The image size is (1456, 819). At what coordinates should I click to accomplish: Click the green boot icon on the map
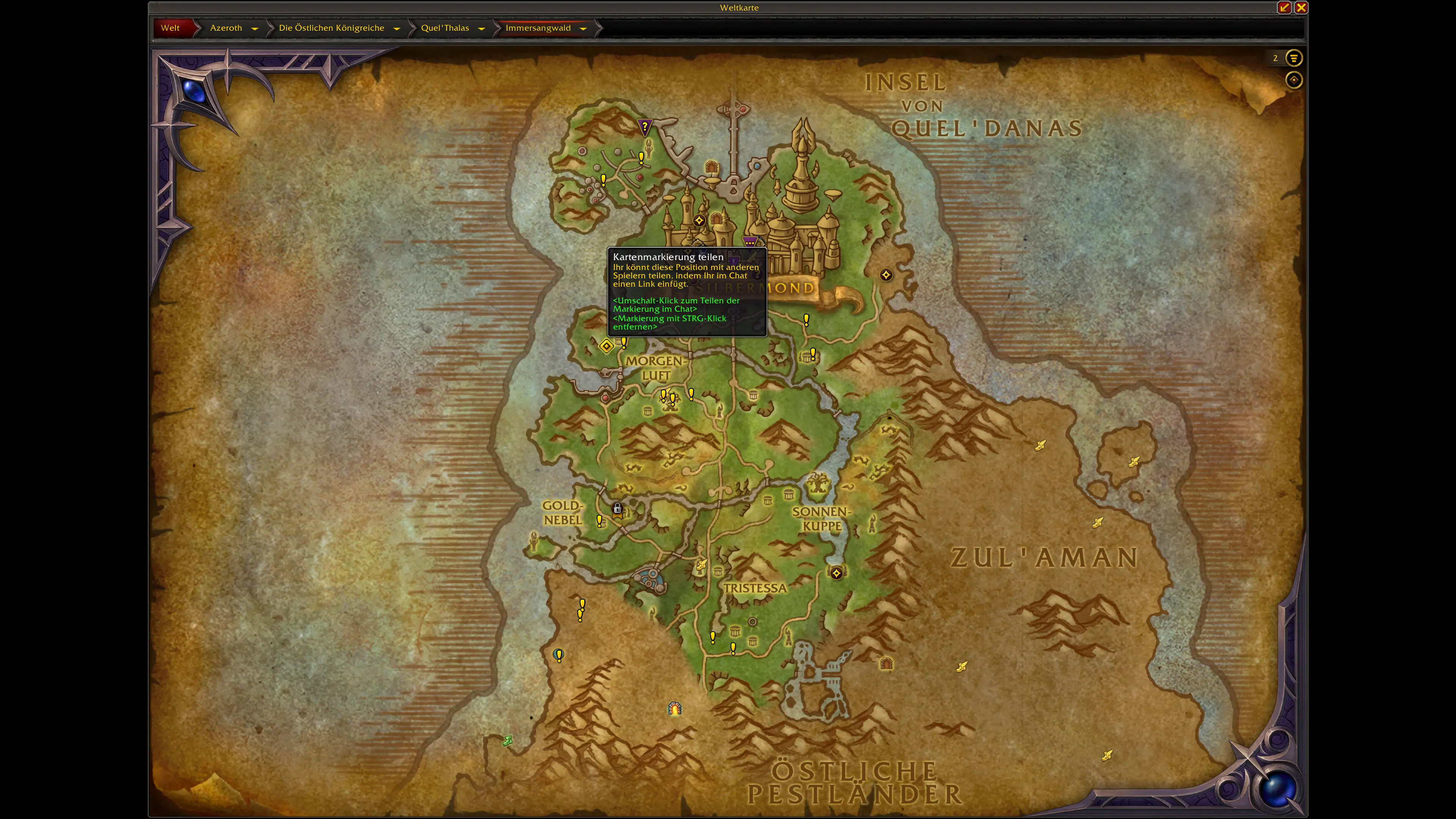pyautogui.click(x=508, y=741)
